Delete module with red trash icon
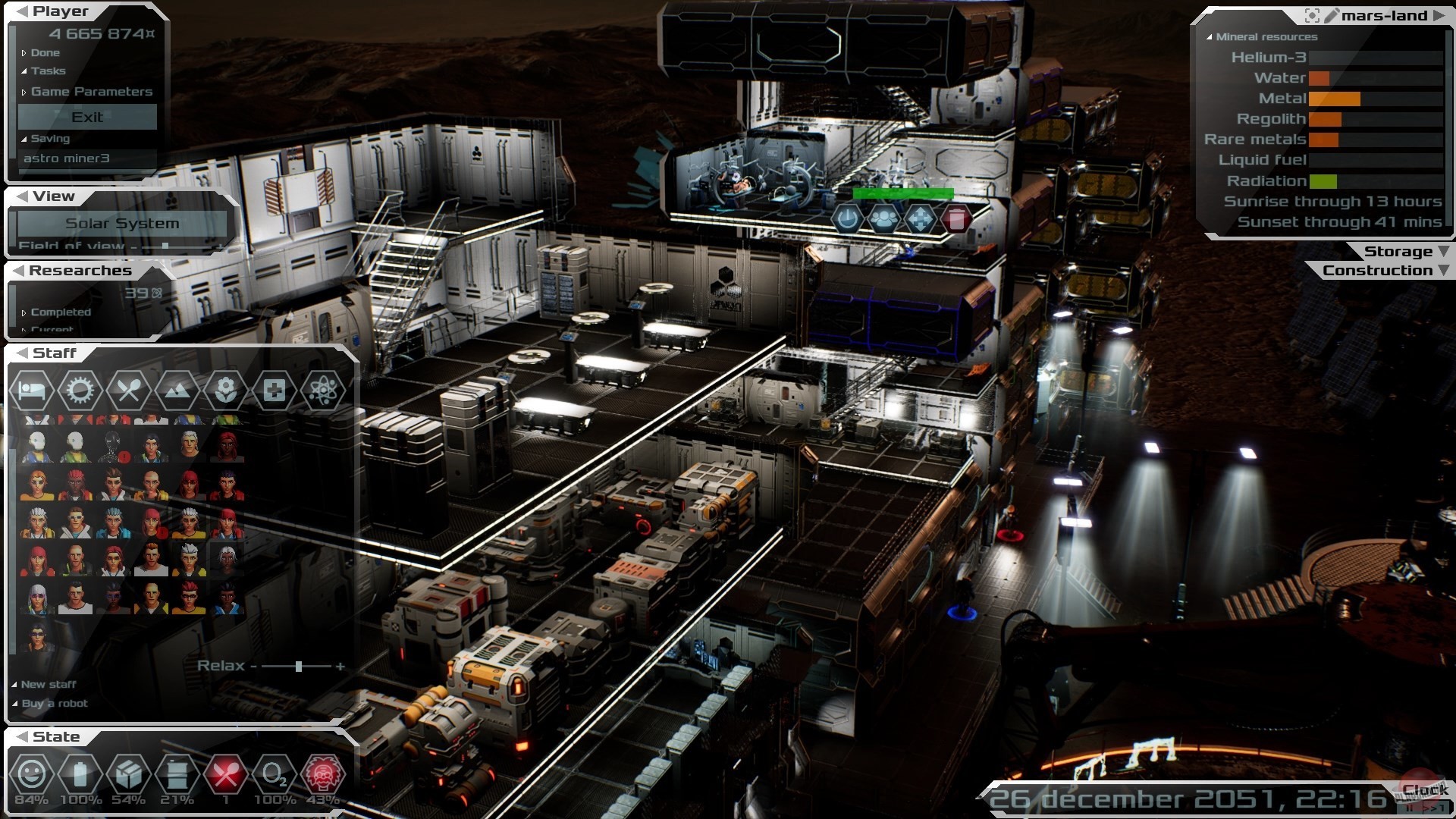This screenshot has height=819, width=1456. pos(956,219)
